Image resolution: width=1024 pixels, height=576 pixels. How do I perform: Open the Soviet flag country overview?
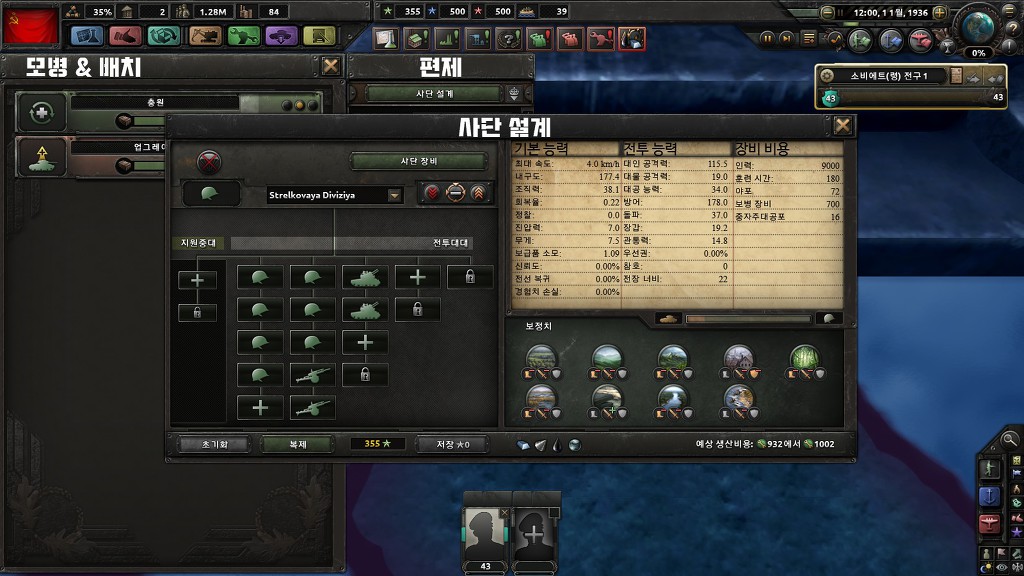(30, 25)
